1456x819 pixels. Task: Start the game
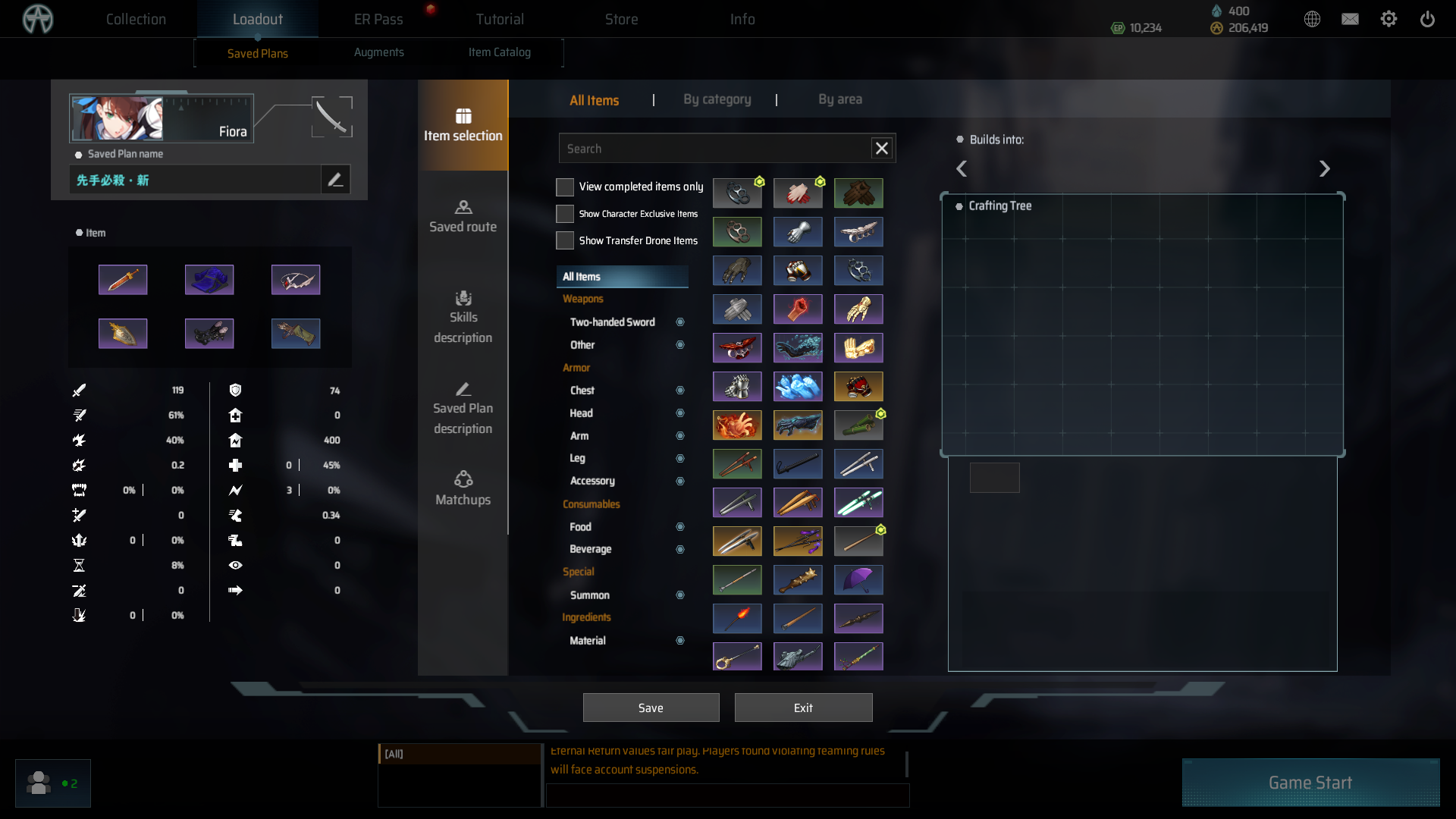click(1310, 783)
